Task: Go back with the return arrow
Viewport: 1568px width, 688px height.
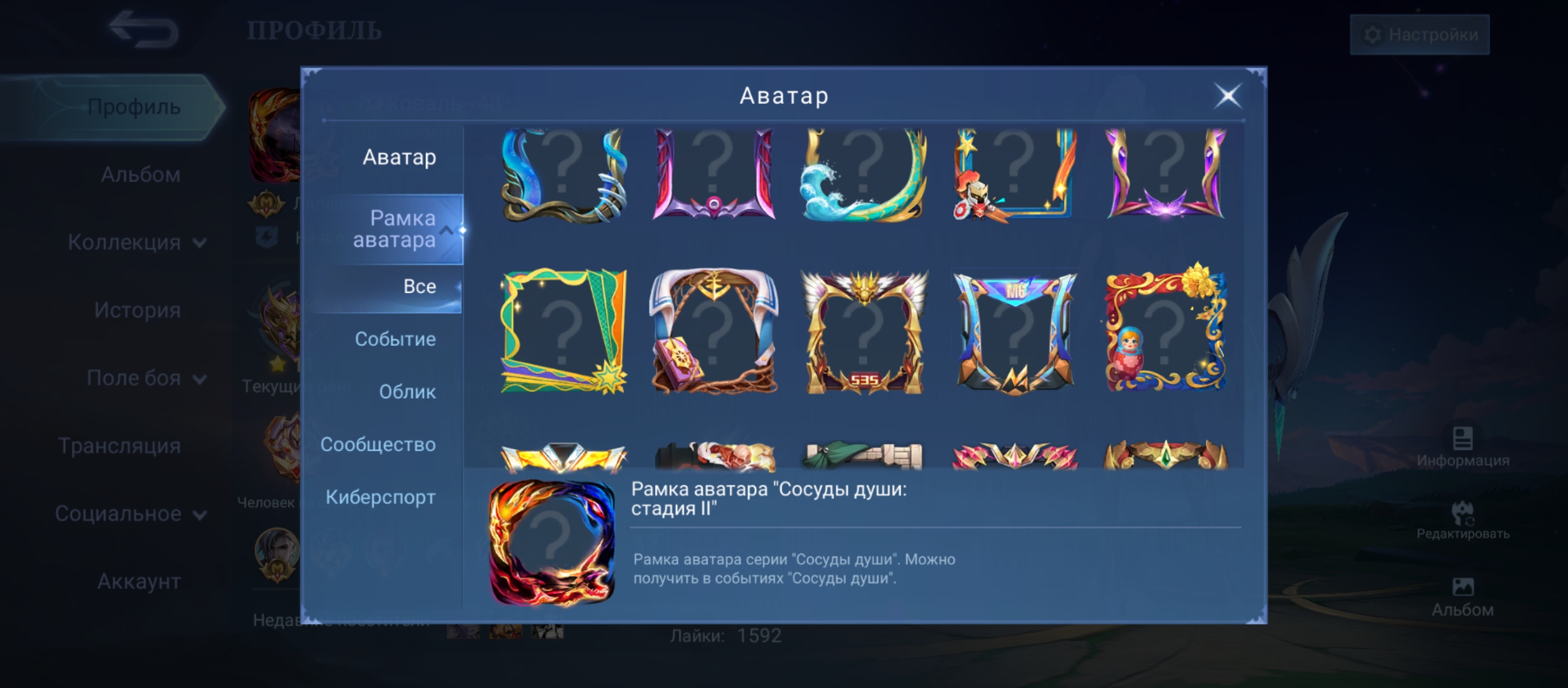Action: pos(143,29)
